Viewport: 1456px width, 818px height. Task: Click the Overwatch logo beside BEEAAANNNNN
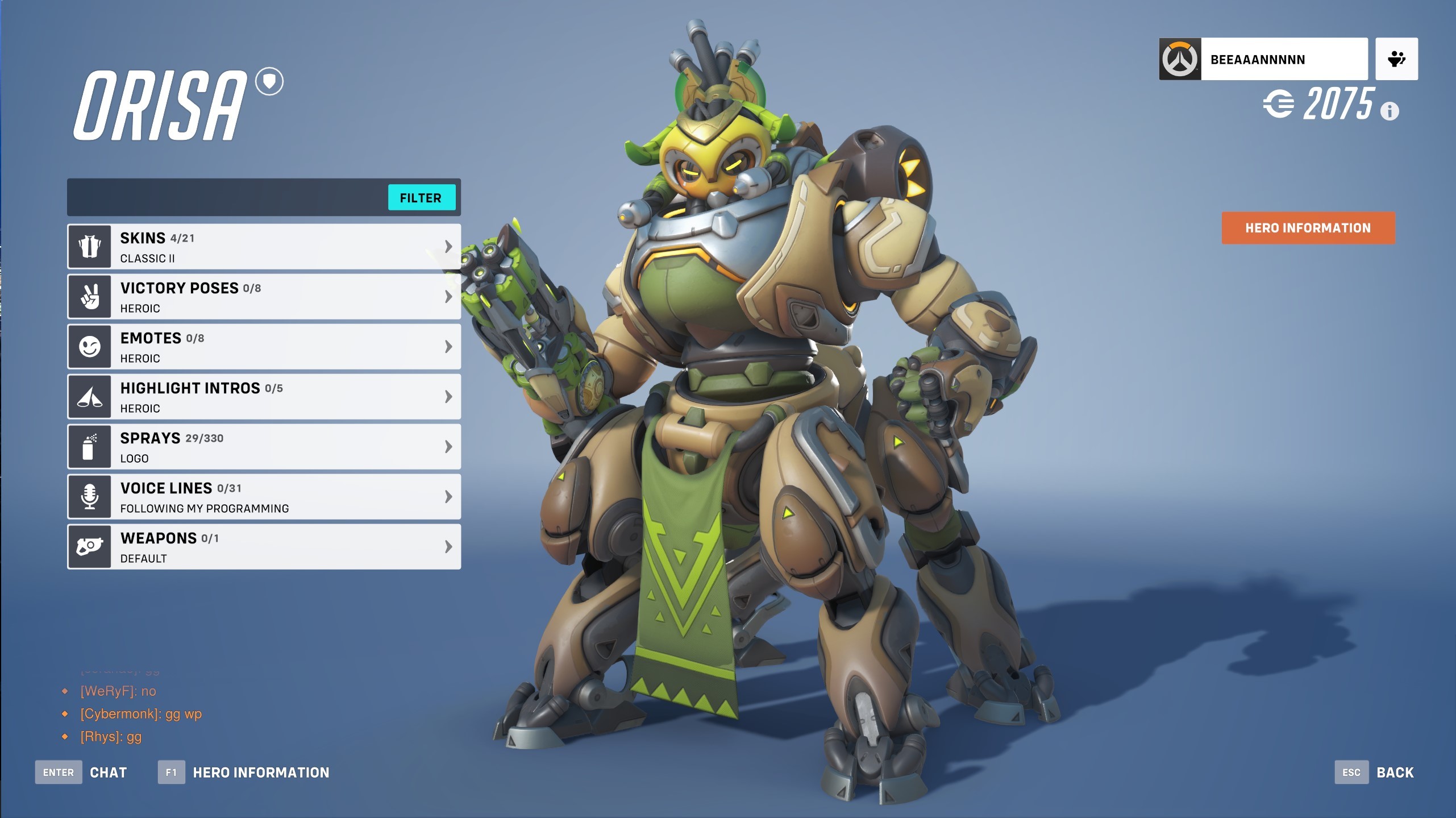point(1179,58)
